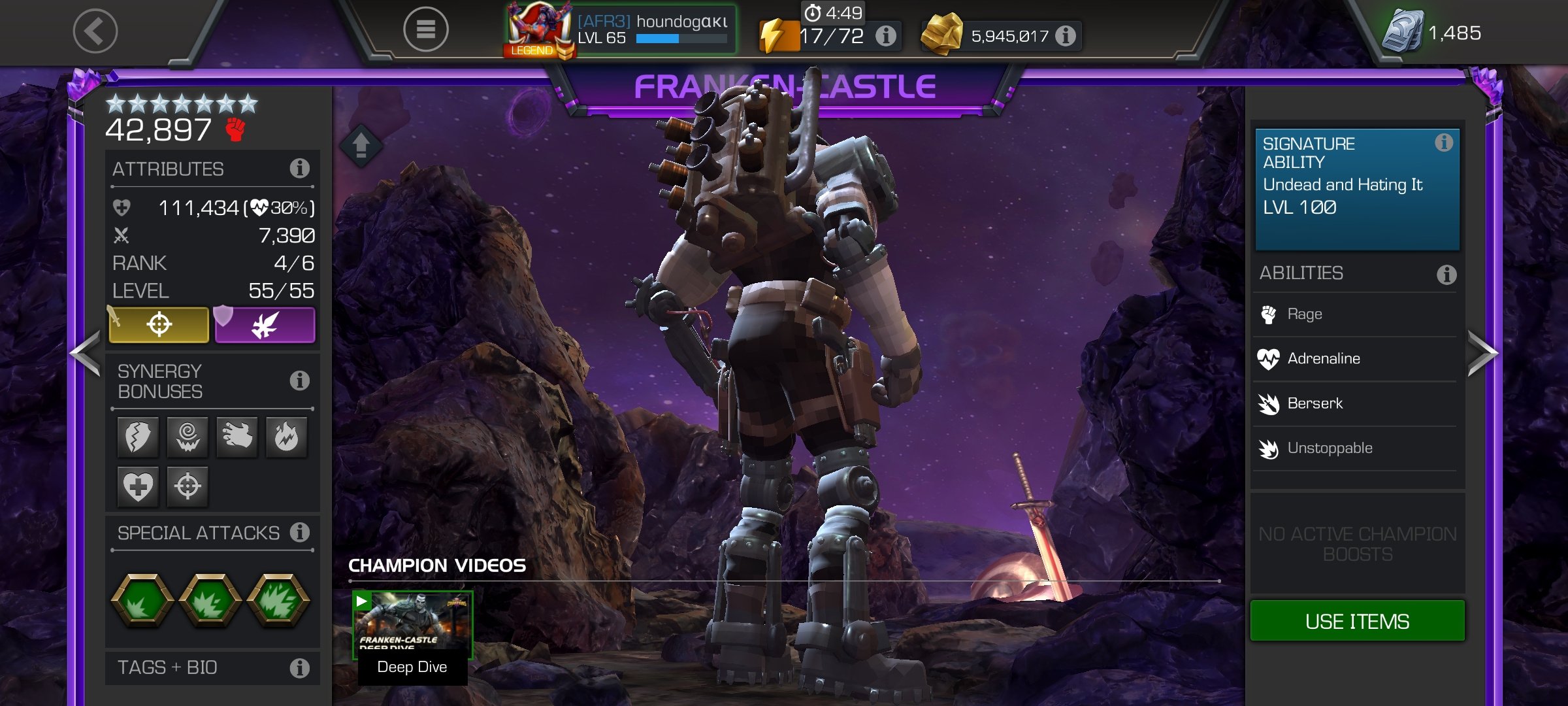The width and height of the screenshot is (1568, 706).
Task: Open Tags + Bio panel
Action: point(212,667)
